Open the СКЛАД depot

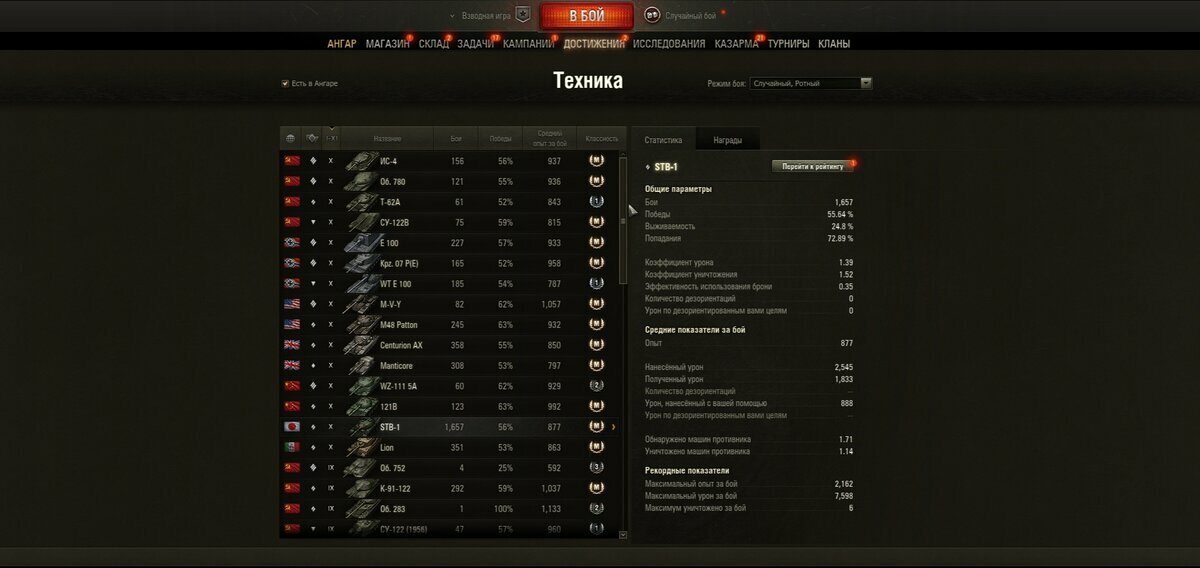click(434, 44)
